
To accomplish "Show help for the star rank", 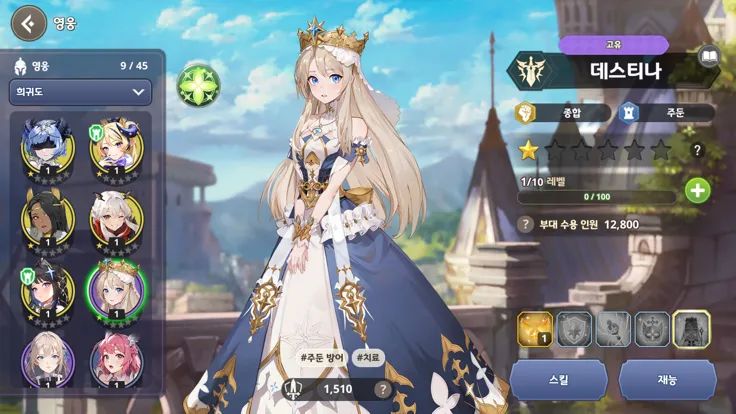I will [697, 150].
